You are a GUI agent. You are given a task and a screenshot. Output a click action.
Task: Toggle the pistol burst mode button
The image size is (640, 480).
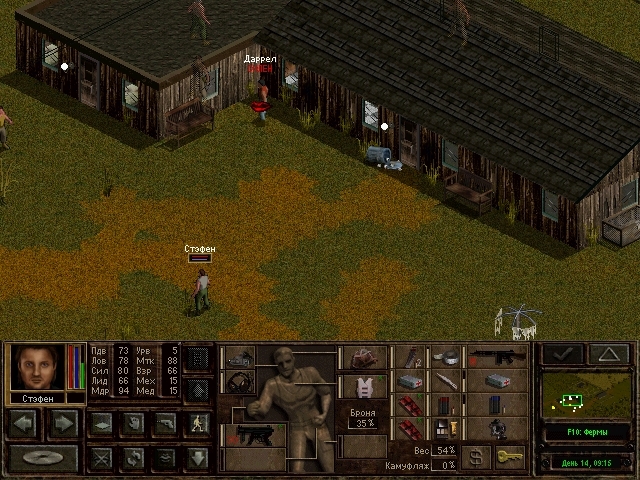[x=164, y=423]
